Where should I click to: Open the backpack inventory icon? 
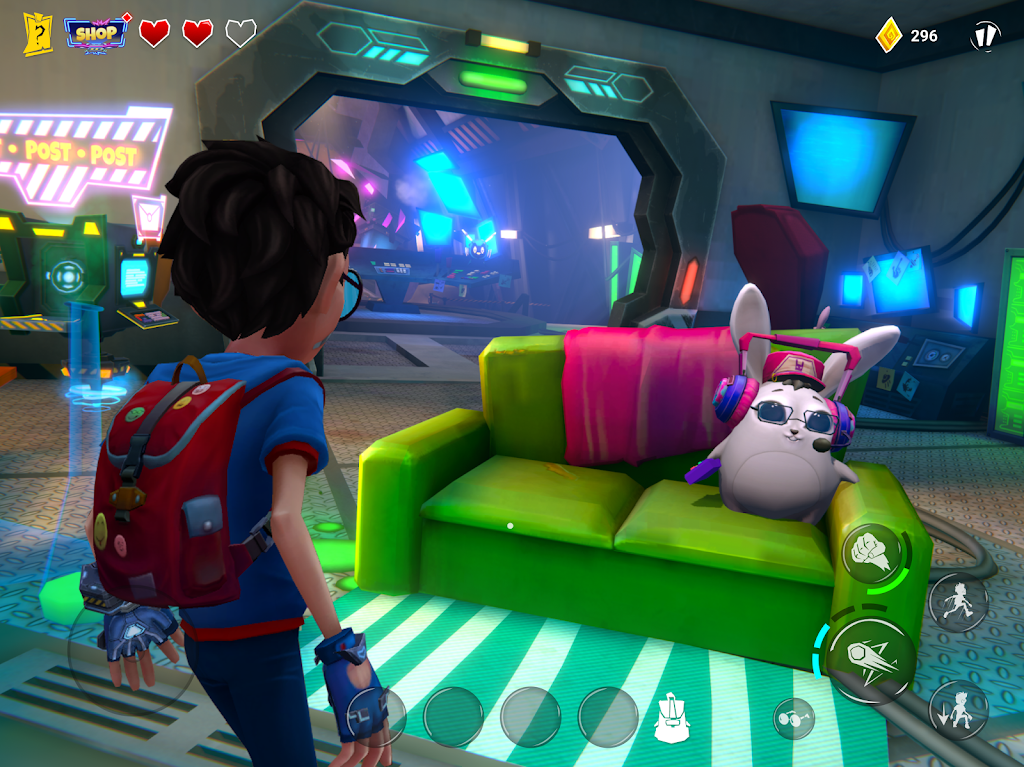(673, 717)
